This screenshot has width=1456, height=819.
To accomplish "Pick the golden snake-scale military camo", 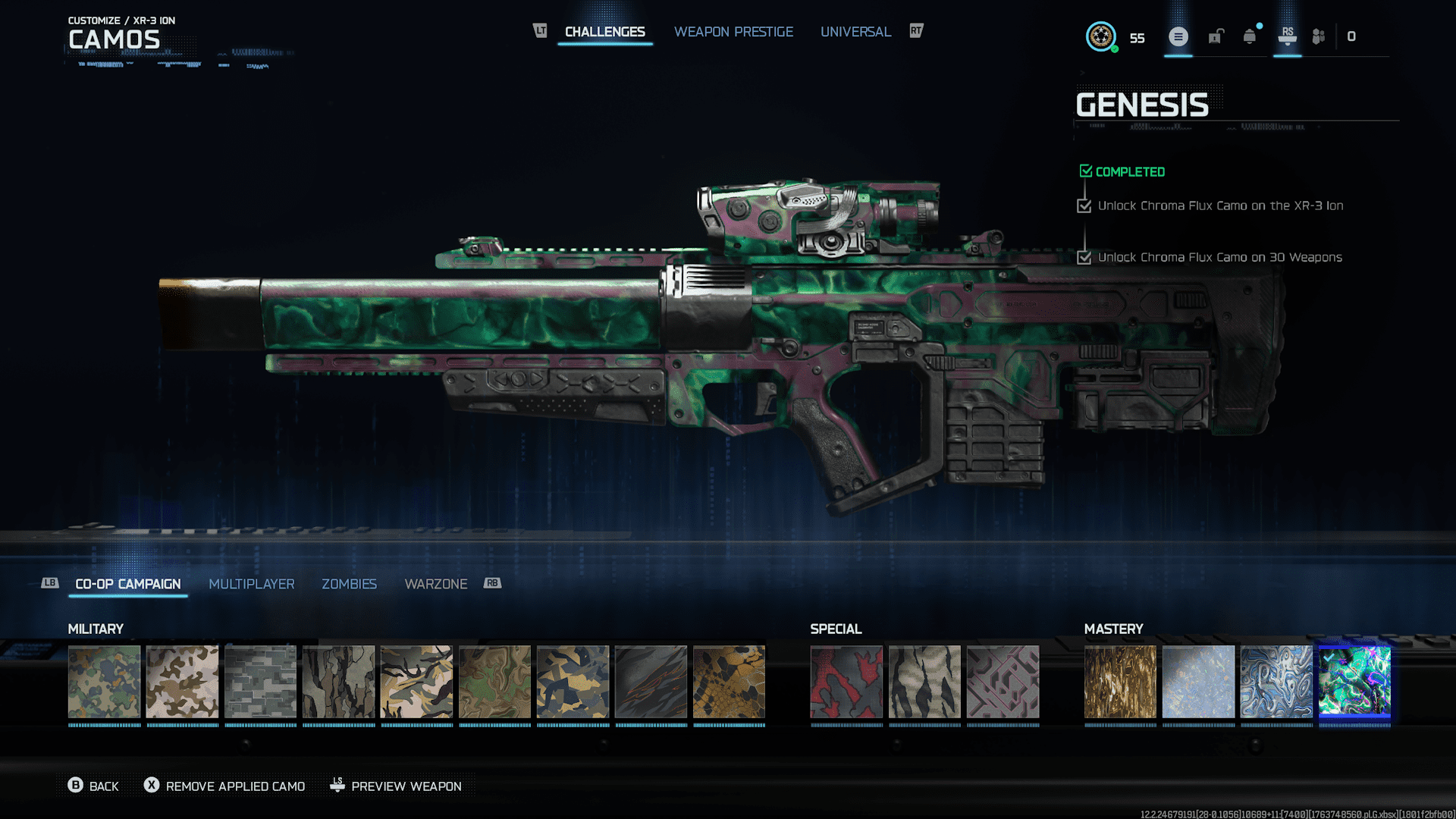I will (x=729, y=682).
